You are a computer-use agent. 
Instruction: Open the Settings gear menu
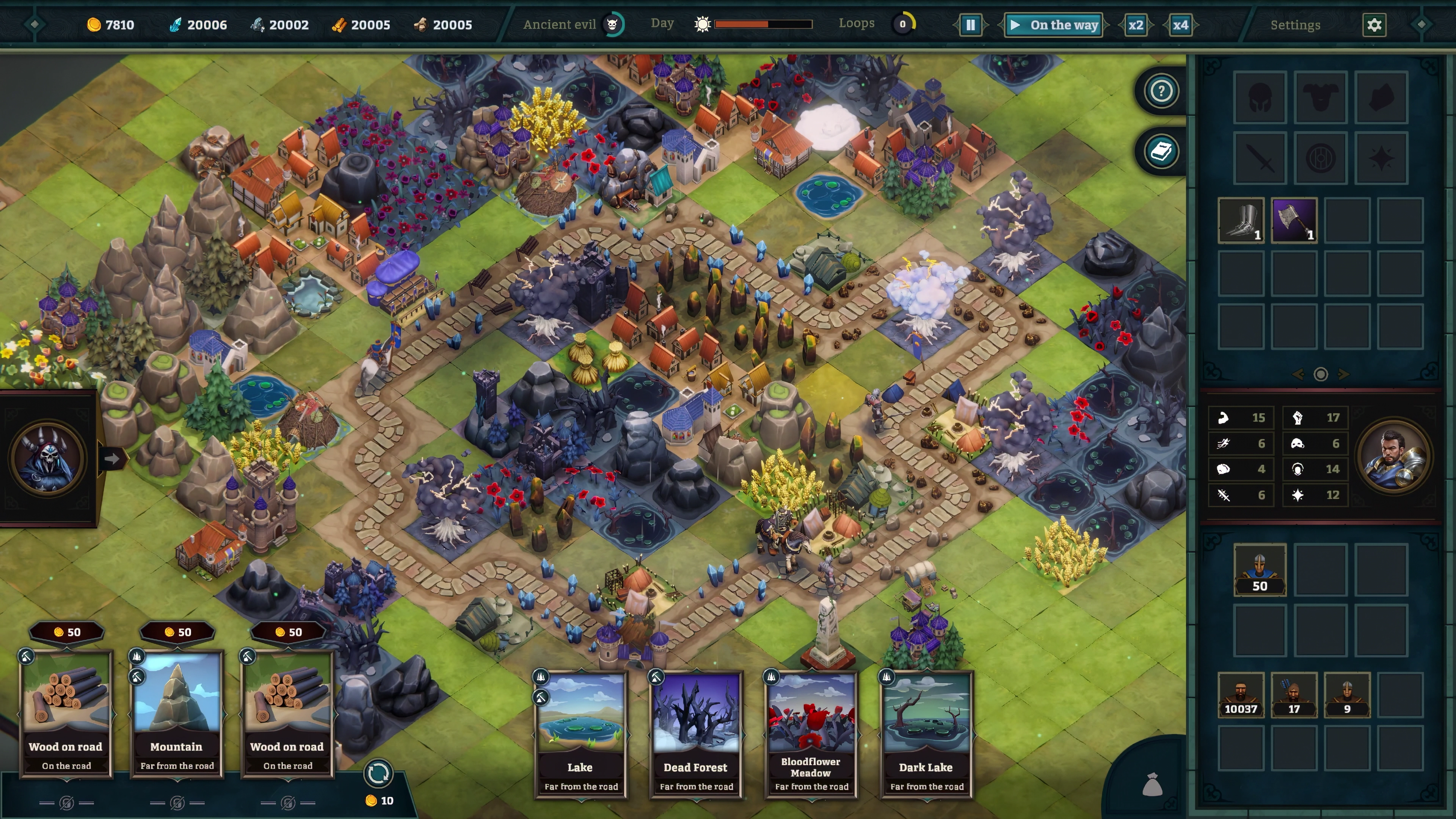(1374, 25)
